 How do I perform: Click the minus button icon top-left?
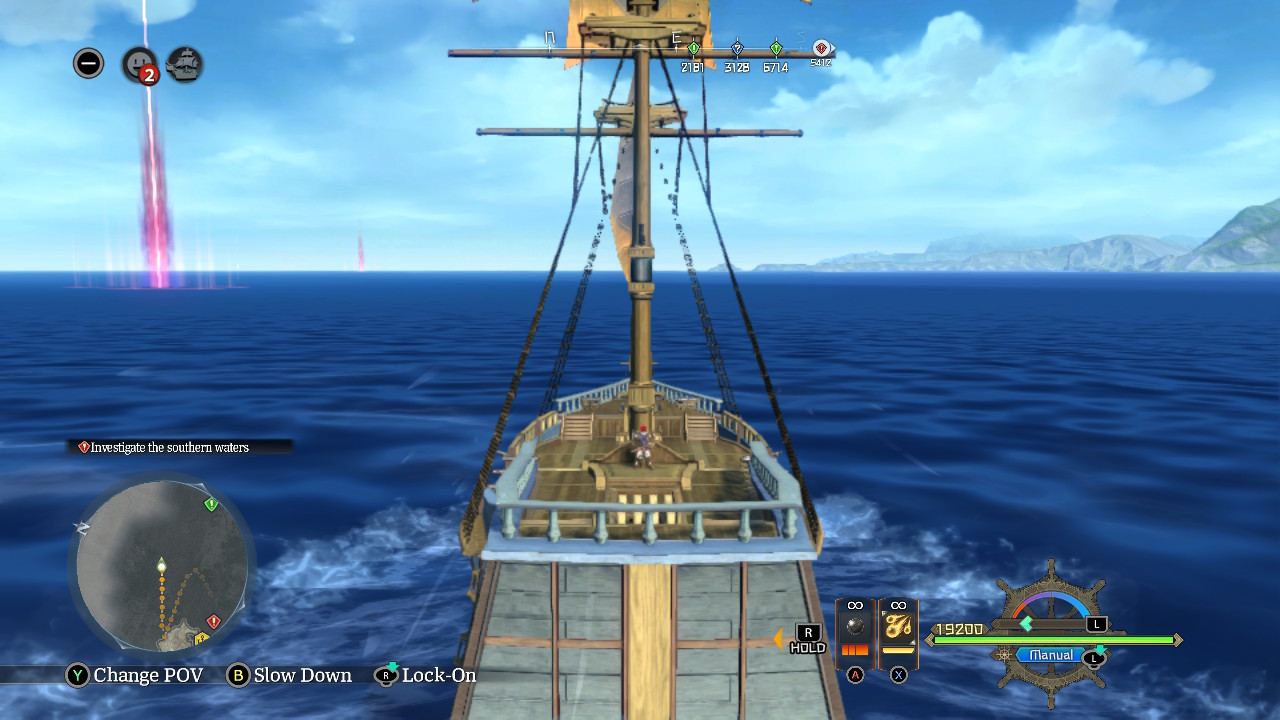pos(88,62)
